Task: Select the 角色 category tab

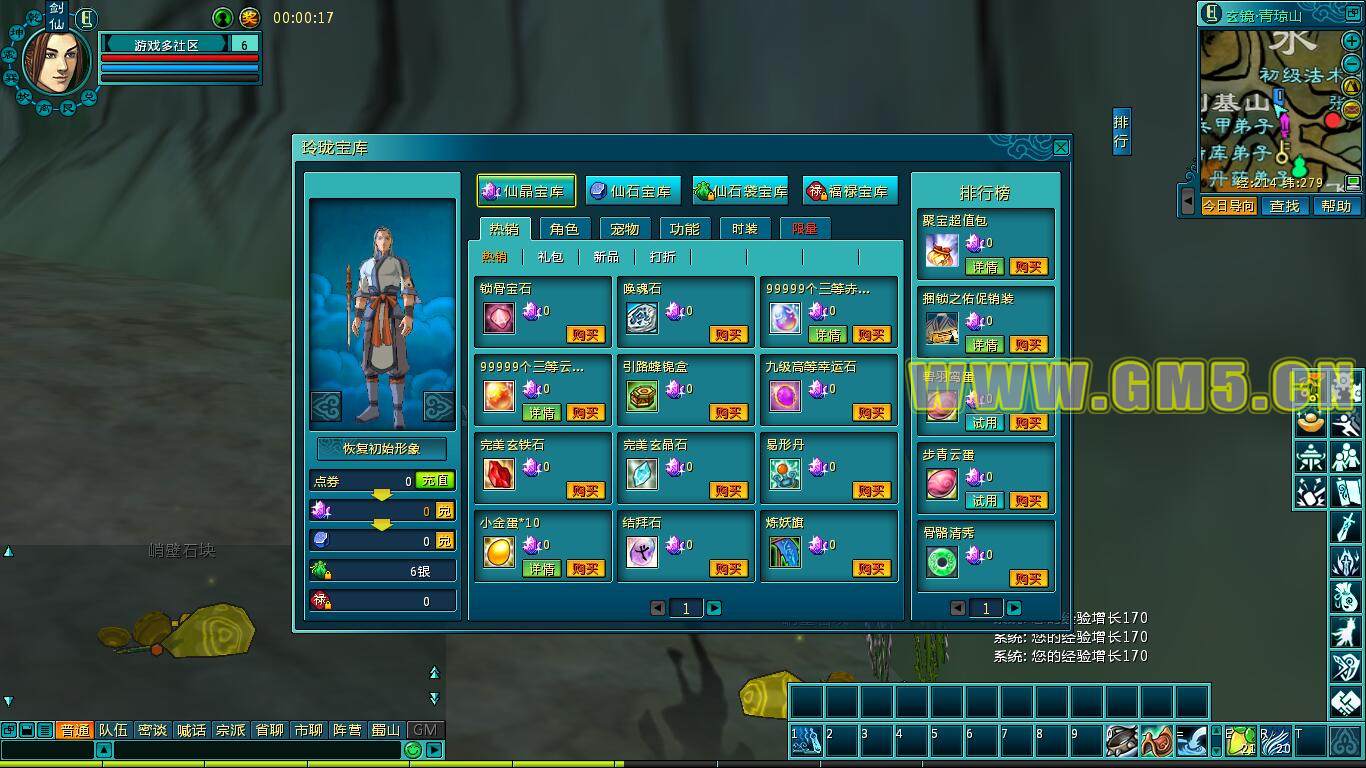Action: pos(564,229)
